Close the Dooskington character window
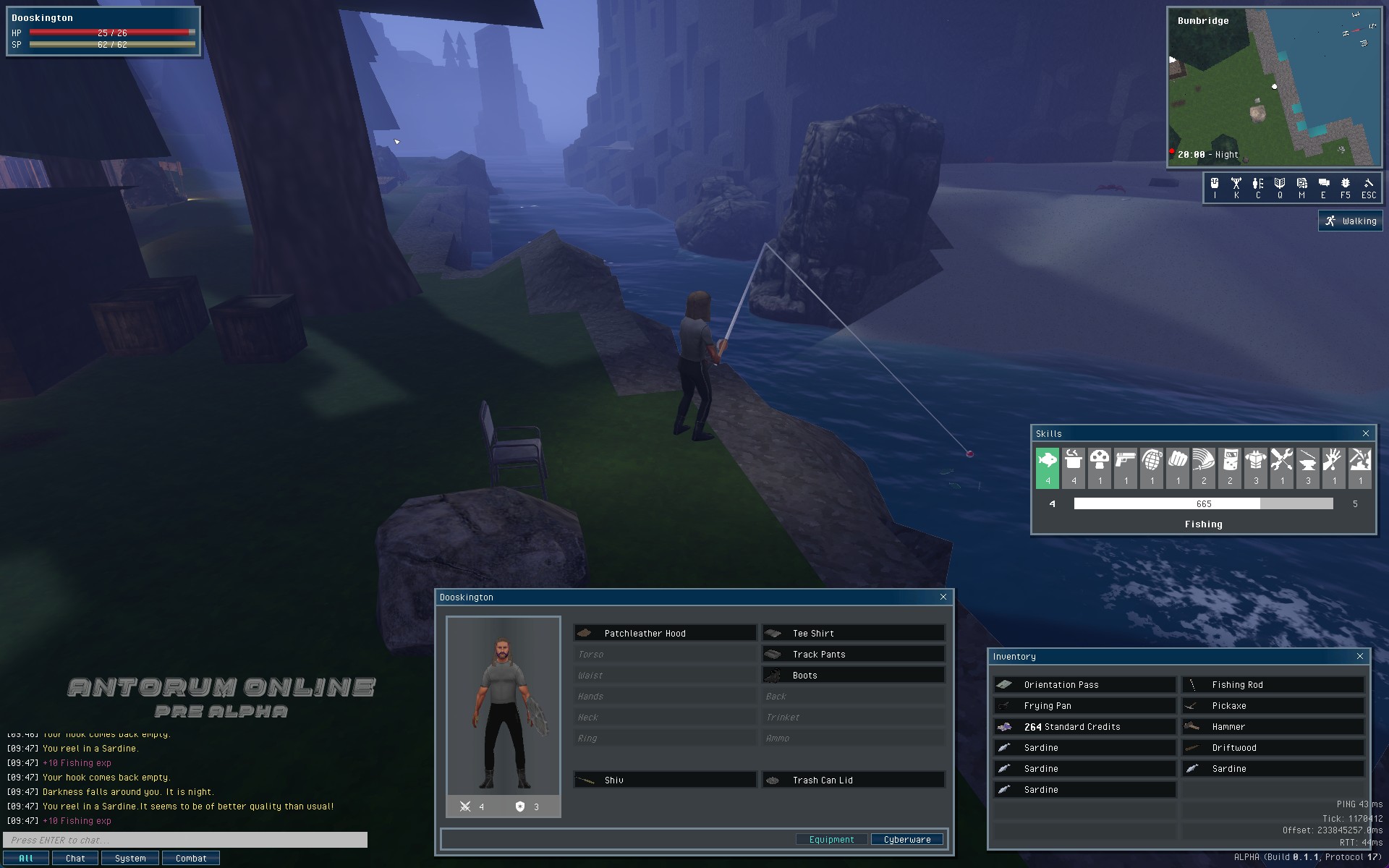The height and width of the screenshot is (868, 1389). 943,597
